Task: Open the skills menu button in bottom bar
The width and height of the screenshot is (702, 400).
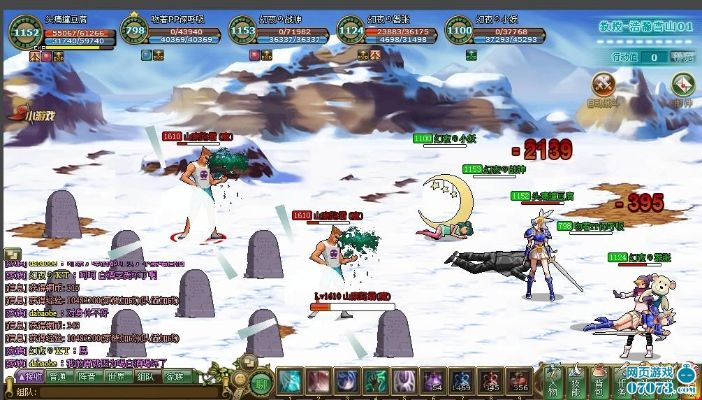Action: [579, 382]
